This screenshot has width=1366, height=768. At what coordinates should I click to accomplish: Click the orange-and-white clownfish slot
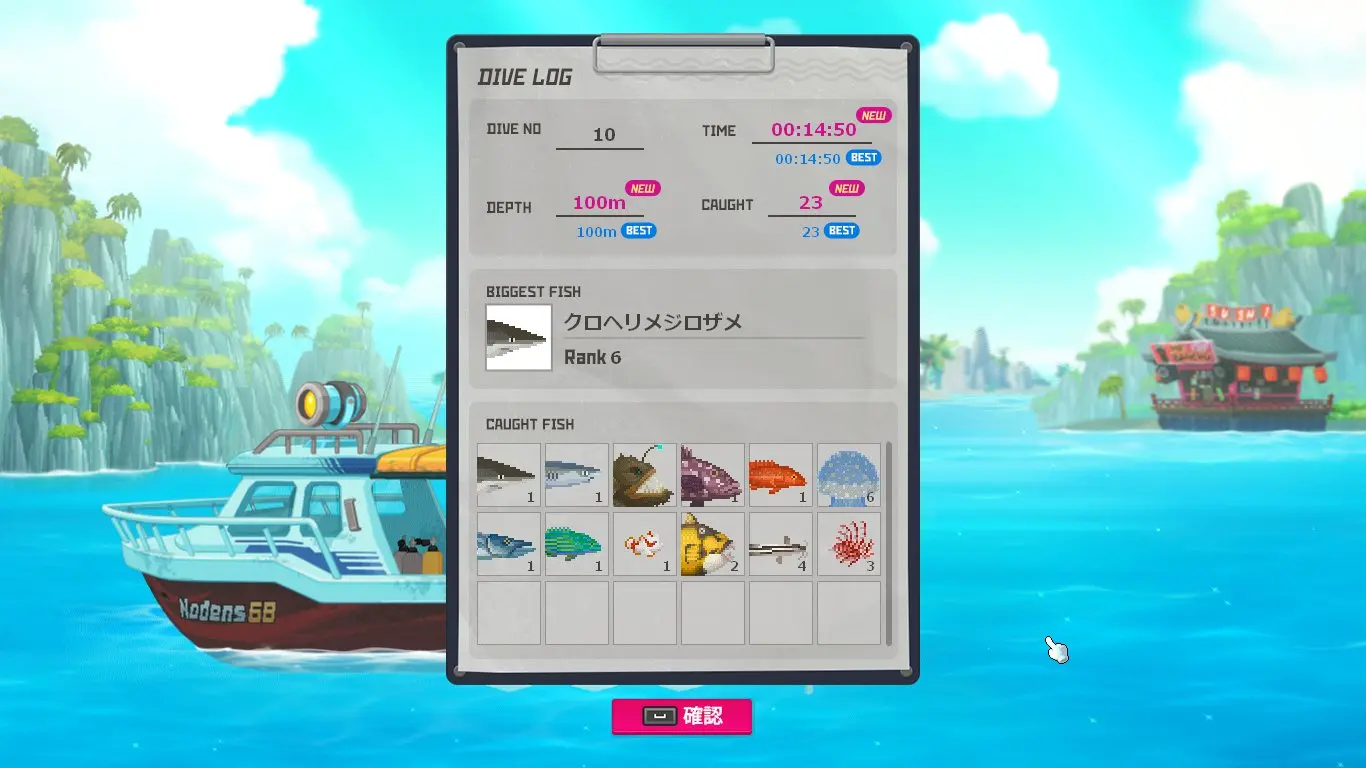tap(645, 544)
